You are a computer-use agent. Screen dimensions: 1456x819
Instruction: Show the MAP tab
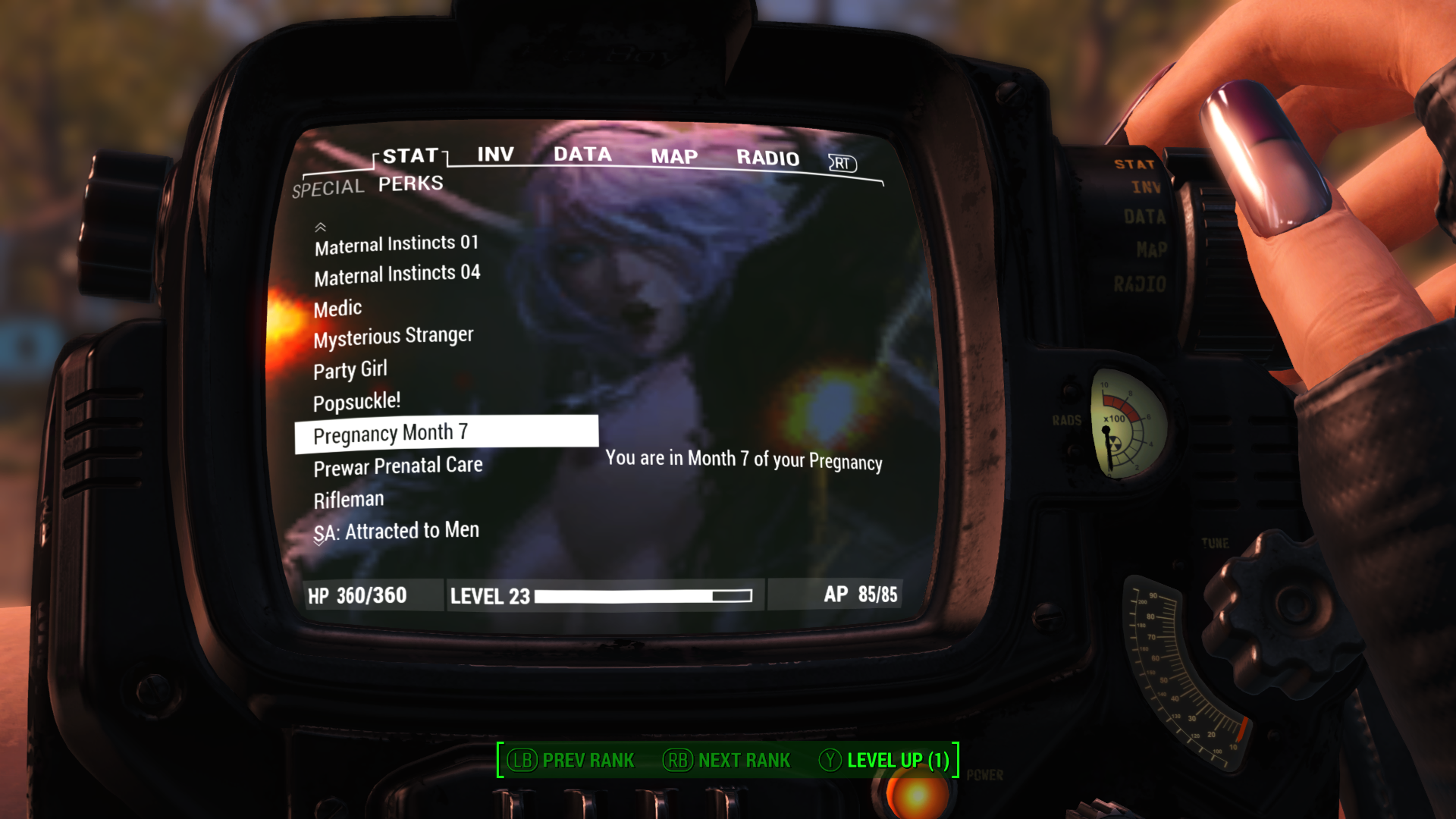(x=674, y=157)
